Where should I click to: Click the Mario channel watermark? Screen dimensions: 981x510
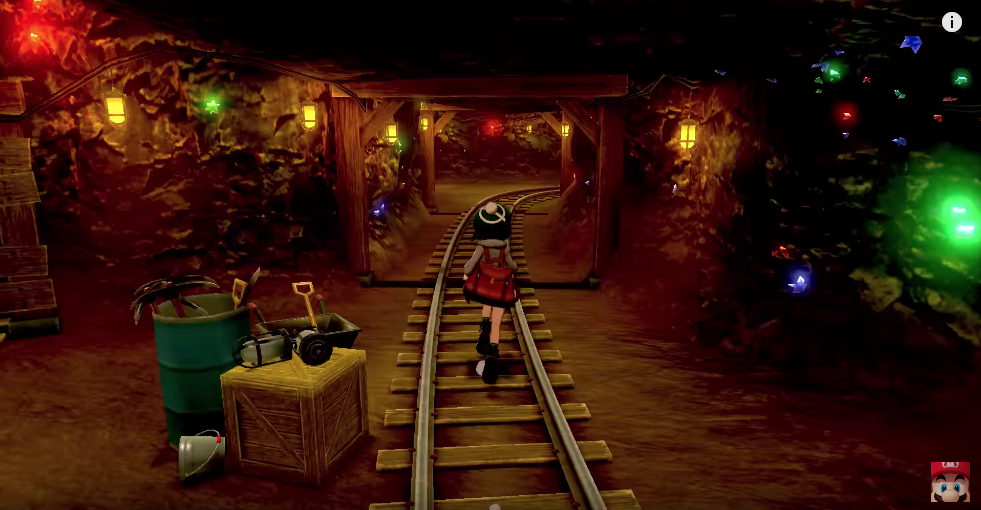coord(949,482)
